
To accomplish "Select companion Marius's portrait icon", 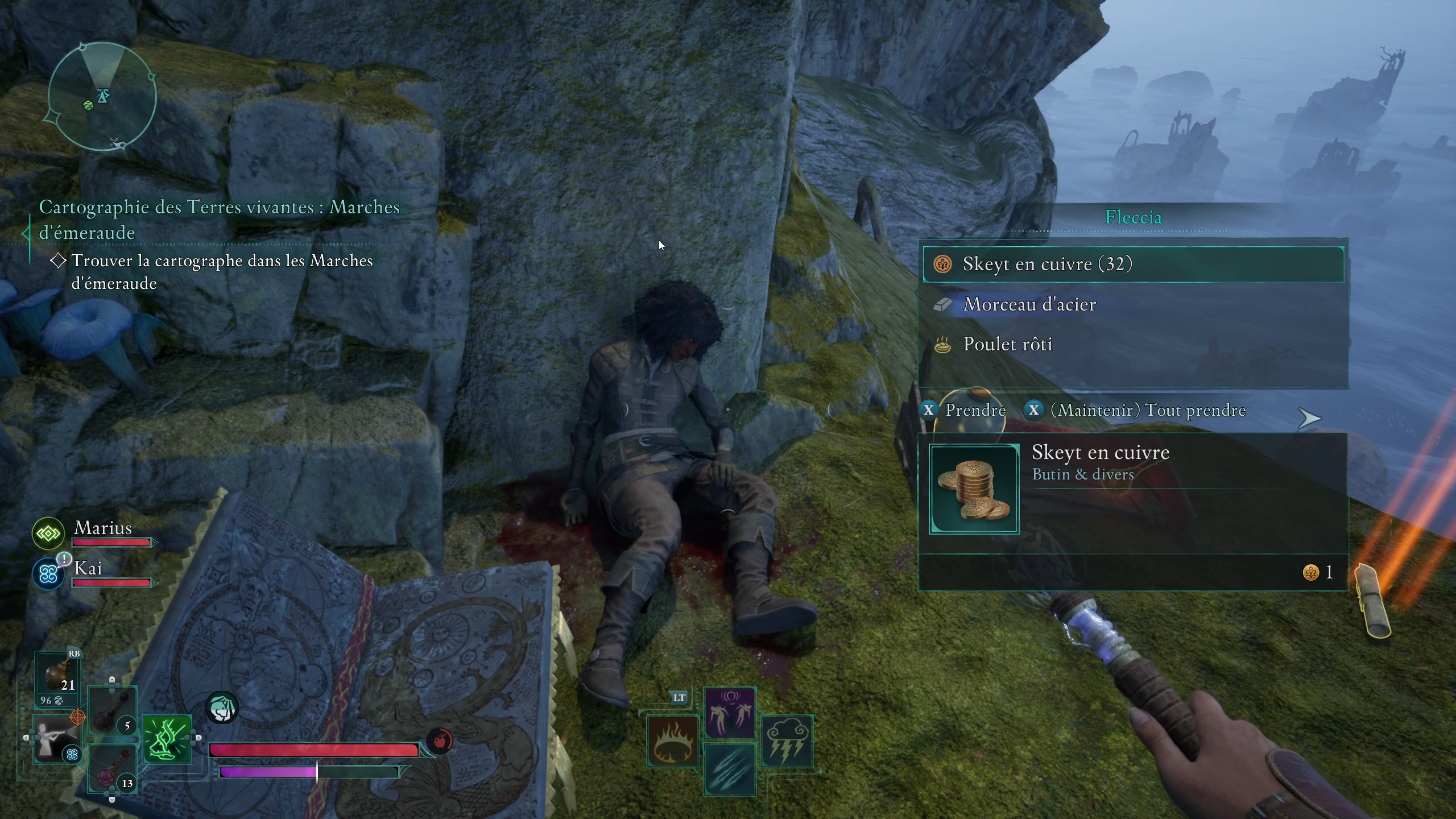I will click(48, 533).
